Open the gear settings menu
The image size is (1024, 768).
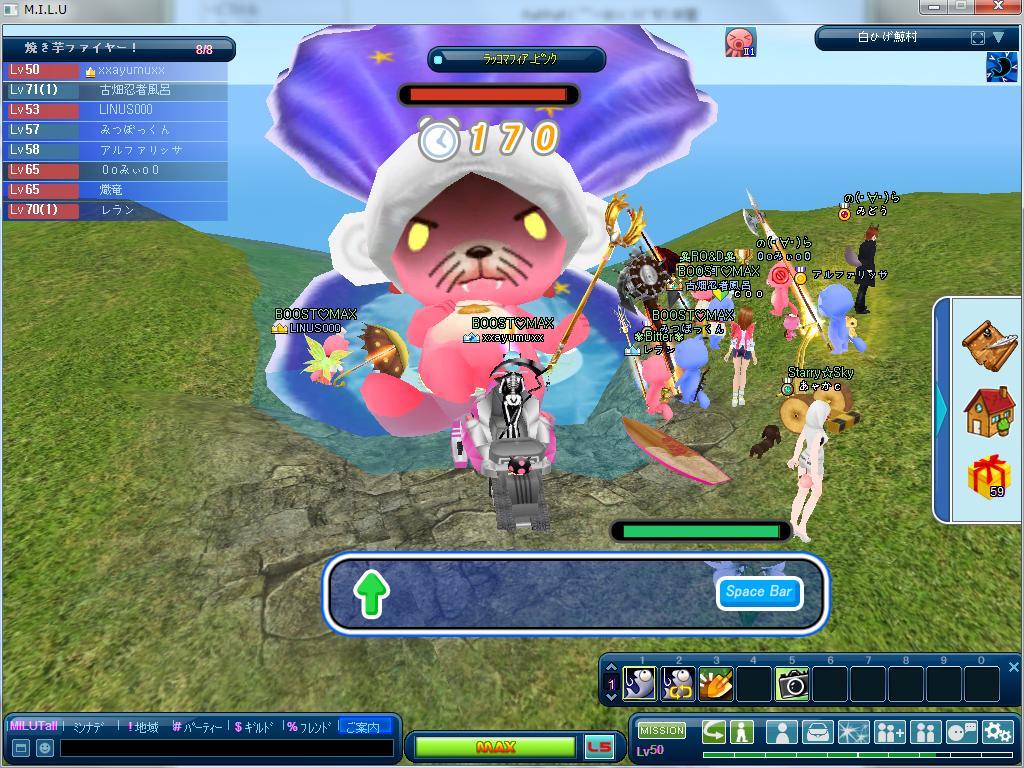[x=997, y=732]
